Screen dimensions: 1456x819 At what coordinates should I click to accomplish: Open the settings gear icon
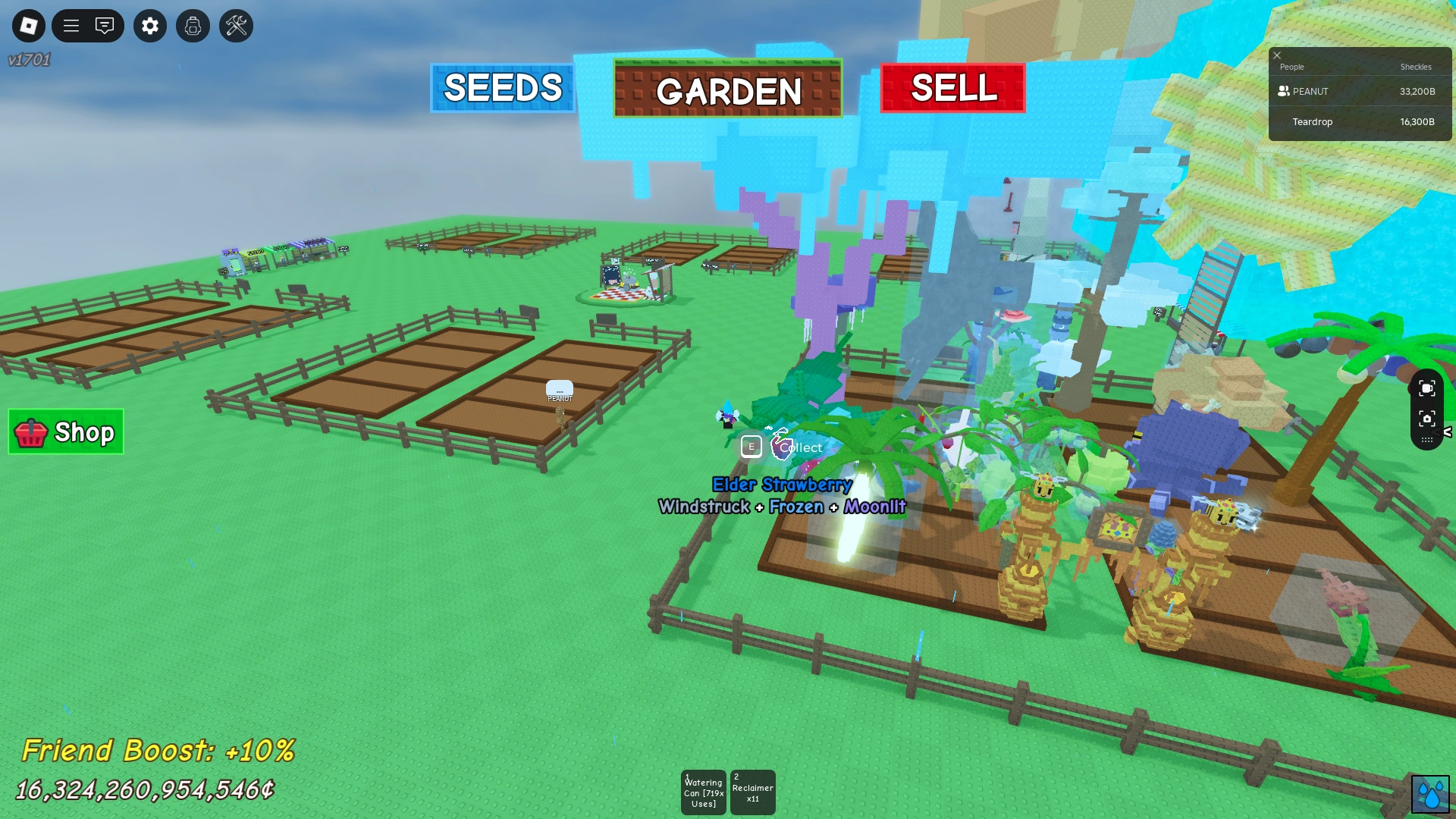(x=149, y=25)
